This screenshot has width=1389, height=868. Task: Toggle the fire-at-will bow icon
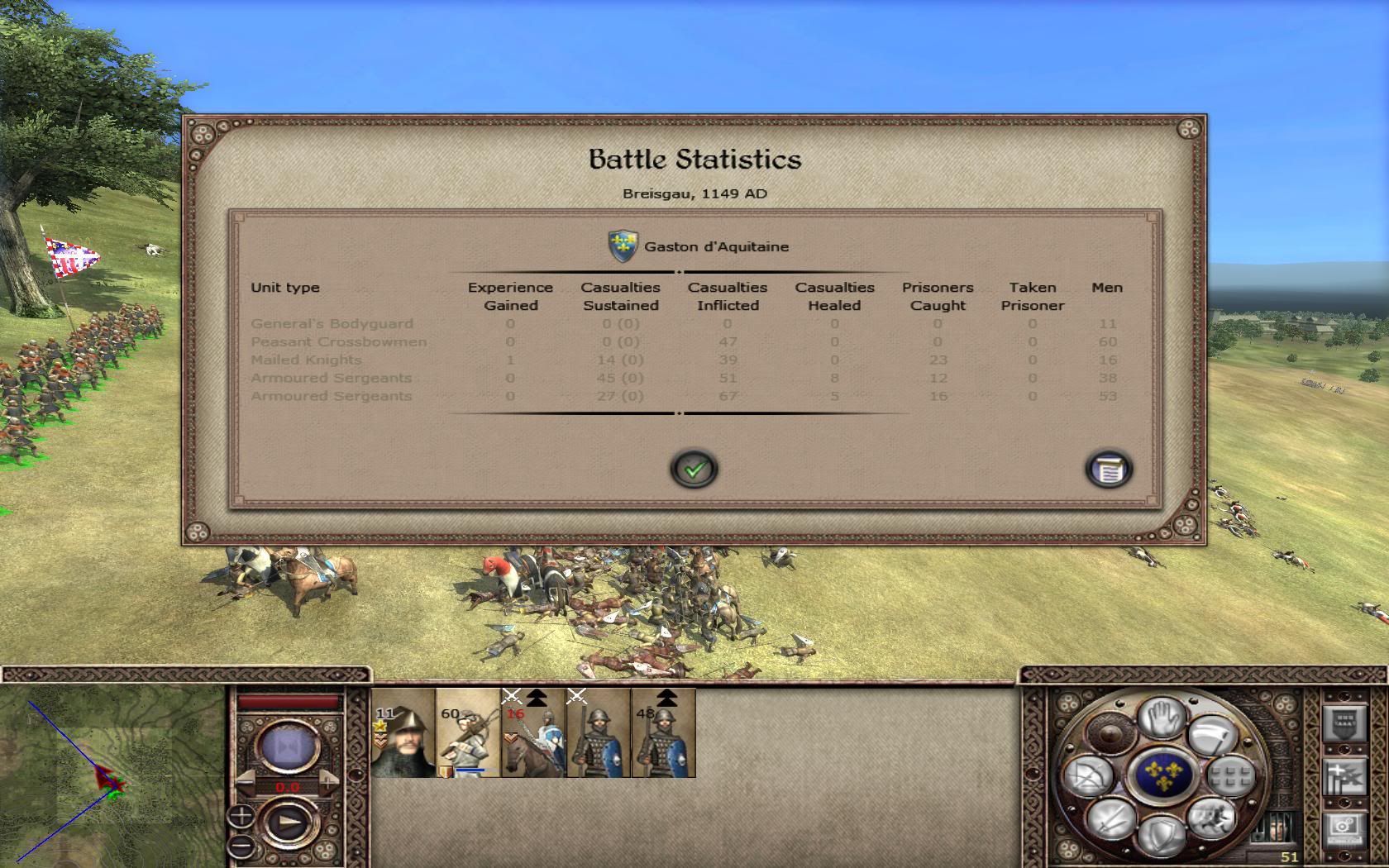(1088, 777)
